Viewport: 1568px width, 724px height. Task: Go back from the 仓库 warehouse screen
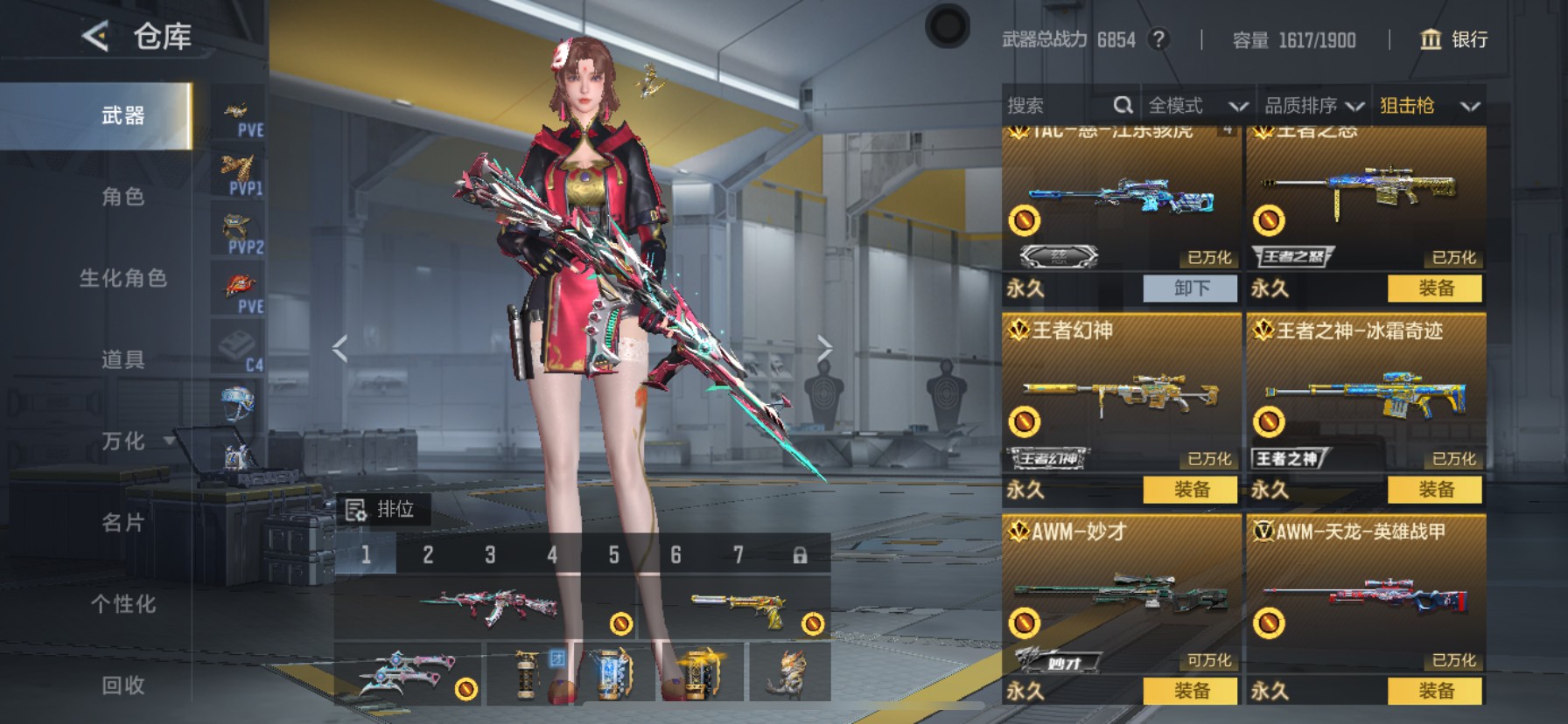(x=96, y=37)
